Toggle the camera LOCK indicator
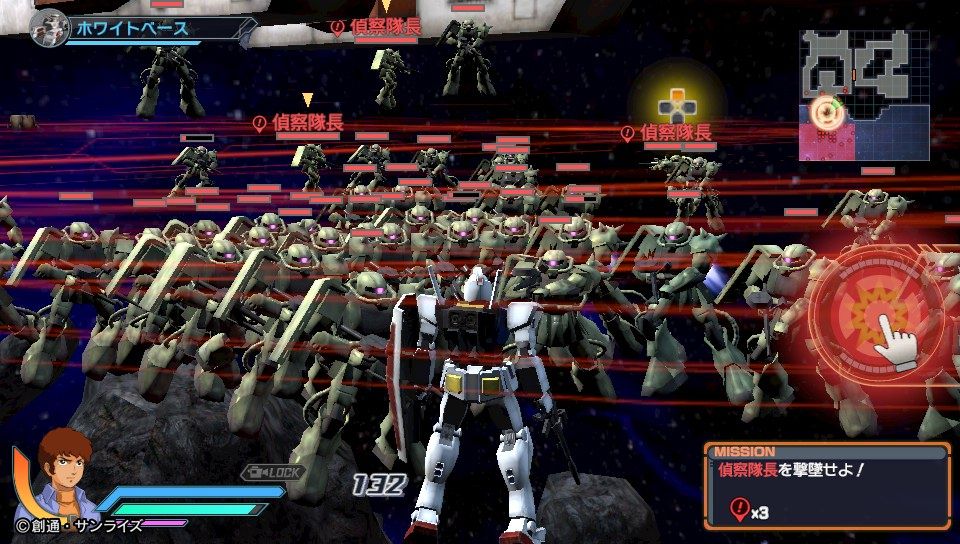 272,471
